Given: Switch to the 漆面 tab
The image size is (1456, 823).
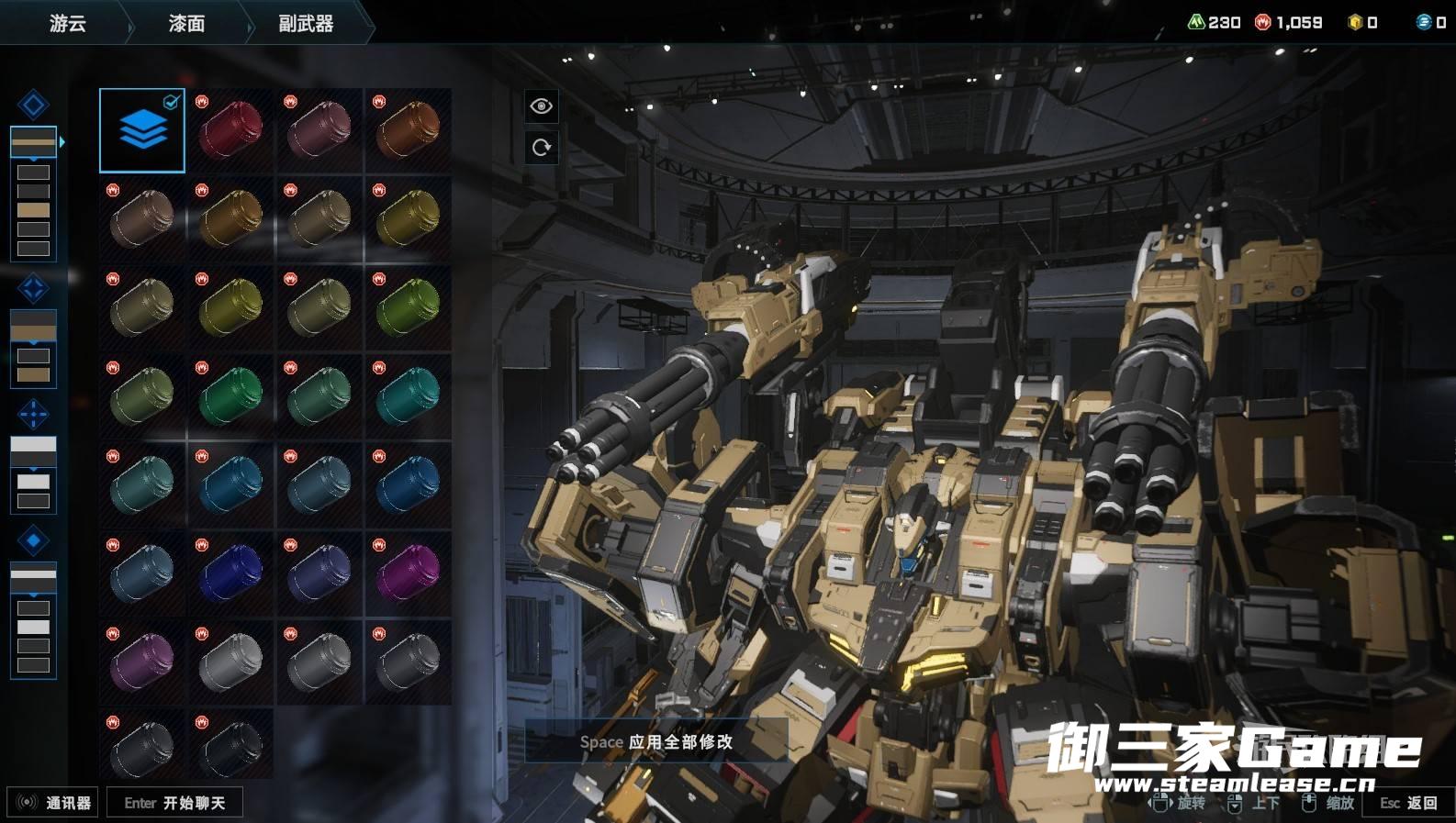Looking at the screenshot, I should click(186, 23).
